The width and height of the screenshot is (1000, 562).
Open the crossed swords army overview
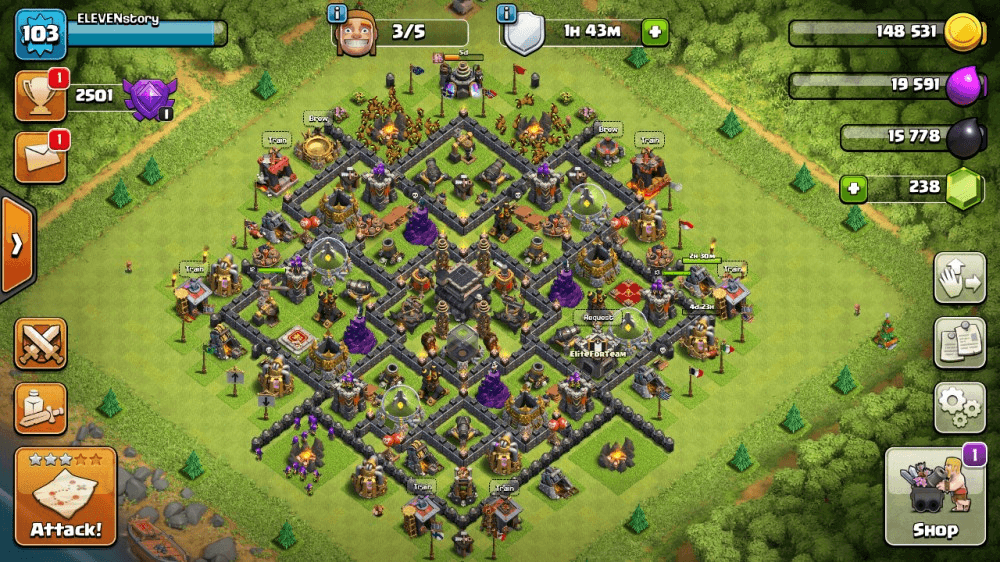tap(40, 343)
